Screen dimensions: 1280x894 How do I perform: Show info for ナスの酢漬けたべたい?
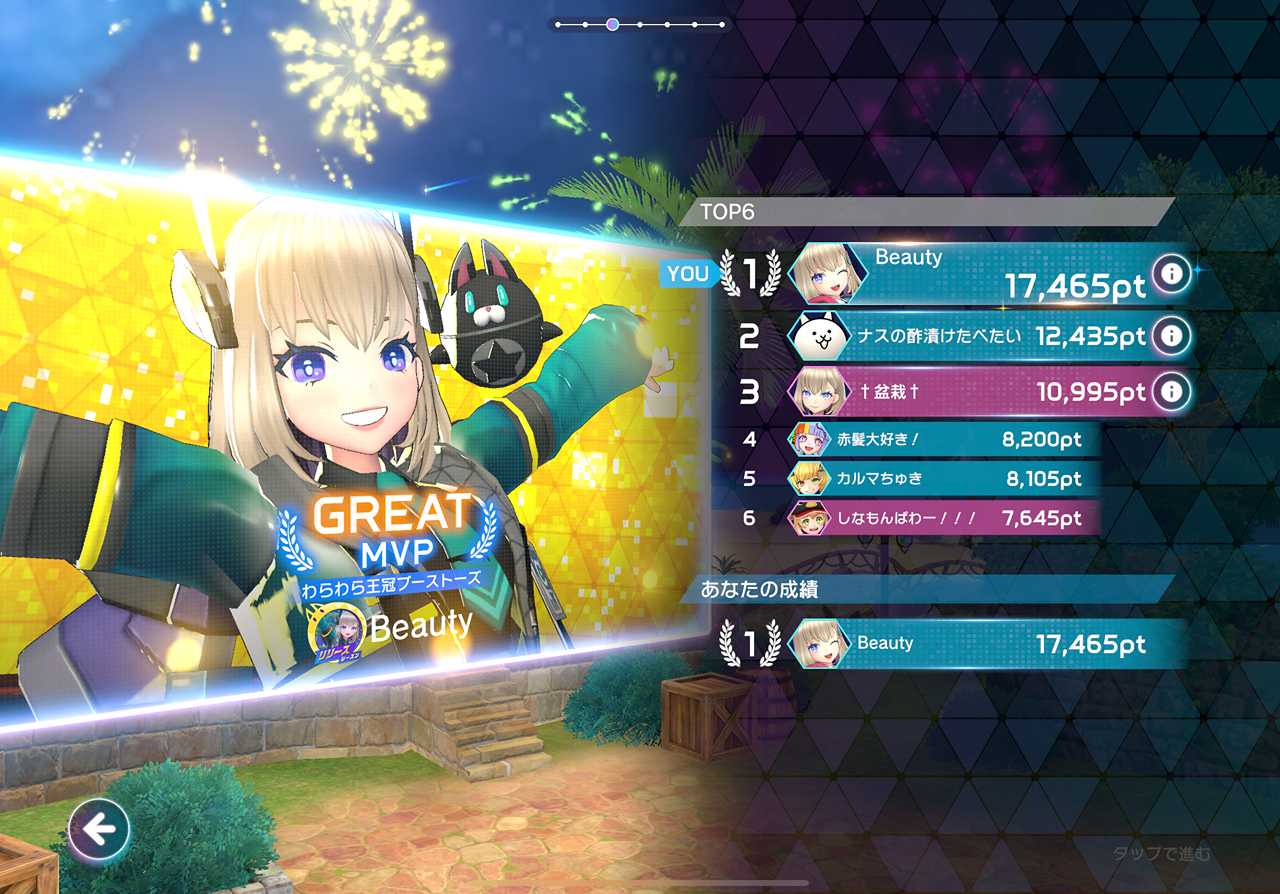(1170, 336)
